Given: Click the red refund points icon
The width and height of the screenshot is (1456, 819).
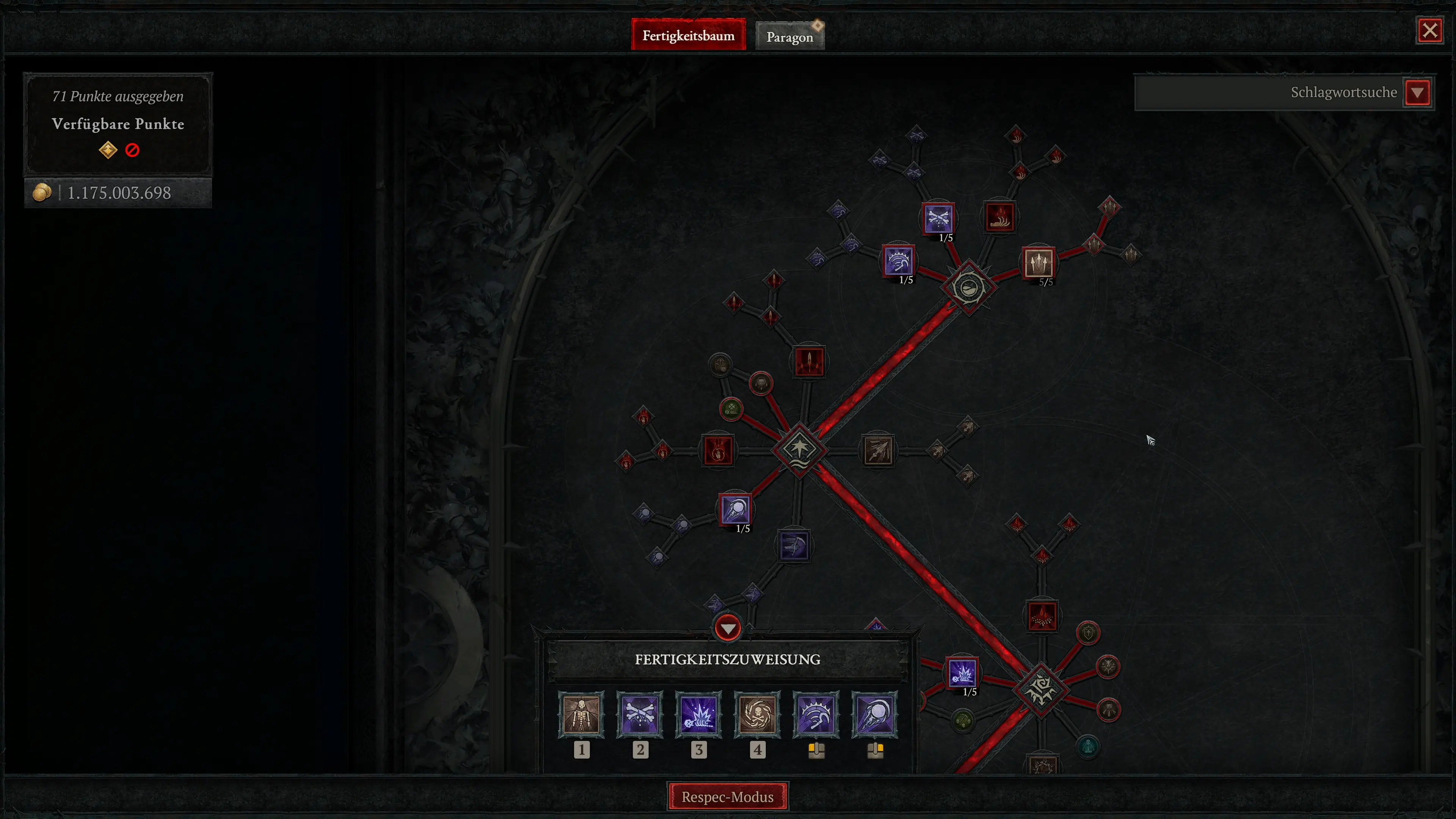Looking at the screenshot, I should 132,150.
